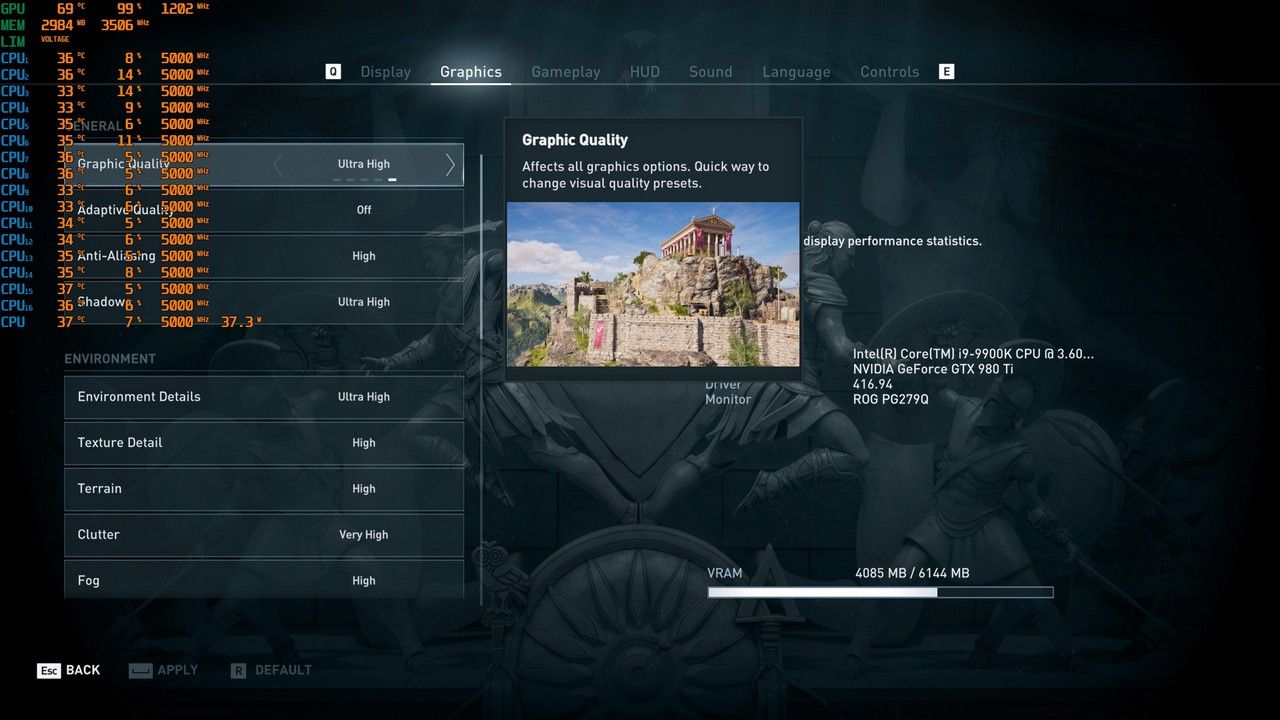Choose the Anti-Aliasing setting row
This screenshot has height=720, width=1280.
click(264, 256)
